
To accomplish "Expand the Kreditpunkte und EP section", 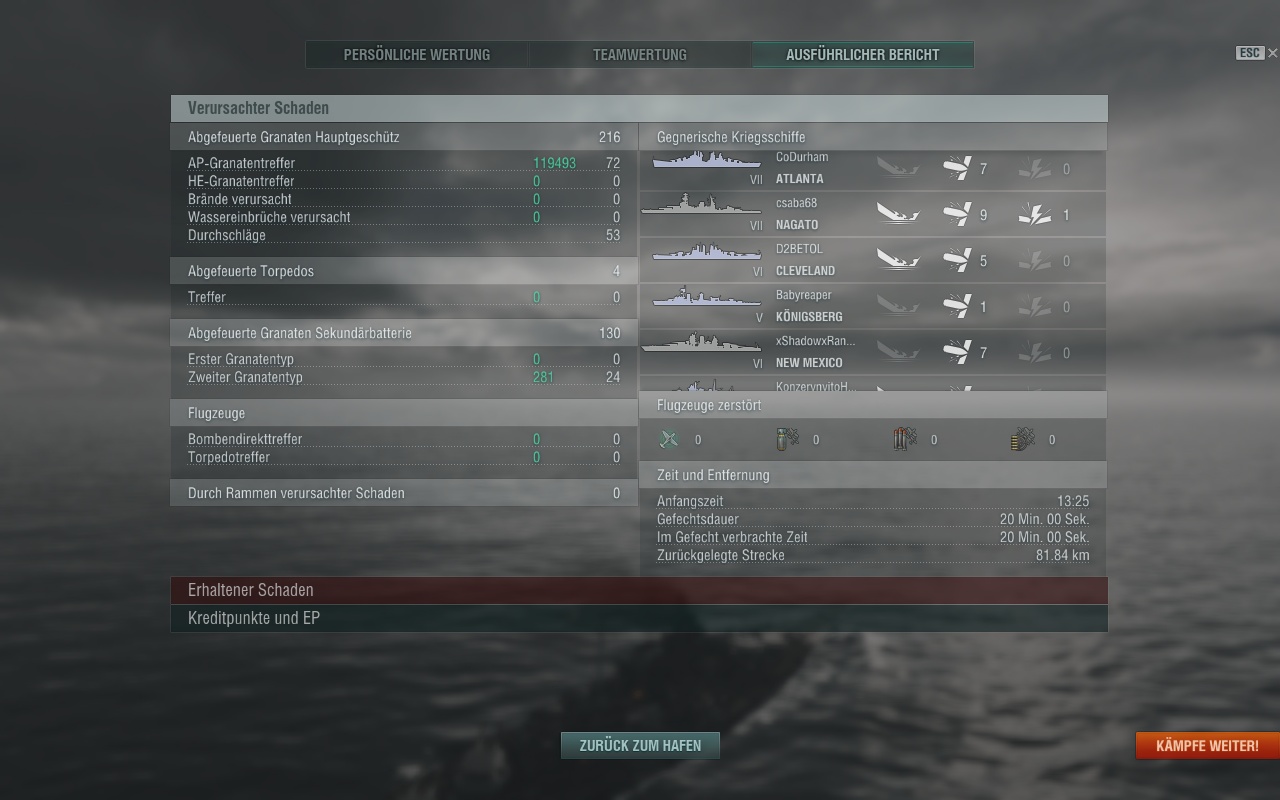I will (639, 618).
